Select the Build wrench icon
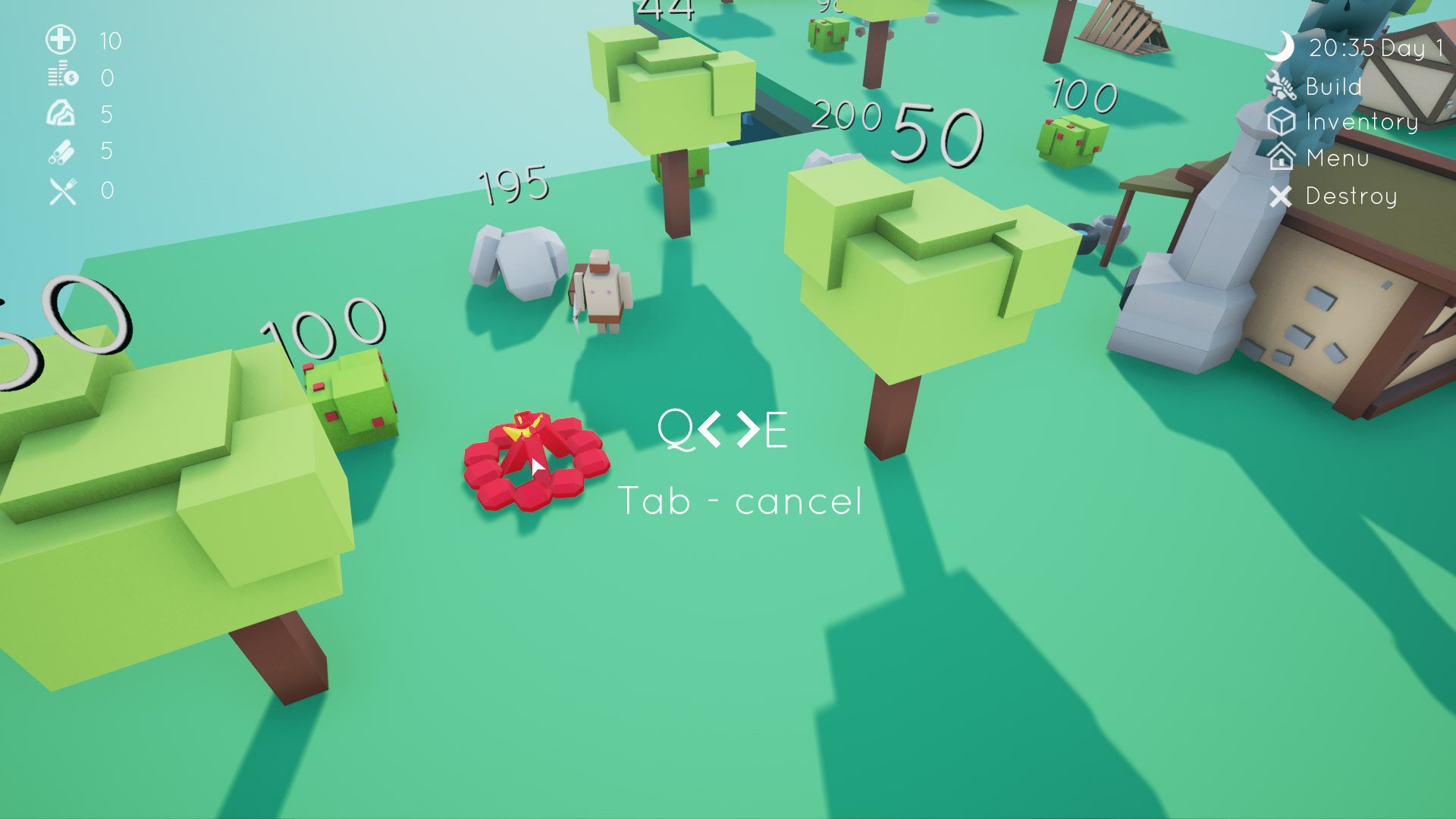This screenshot has width=1456, height=819. 1282,86
